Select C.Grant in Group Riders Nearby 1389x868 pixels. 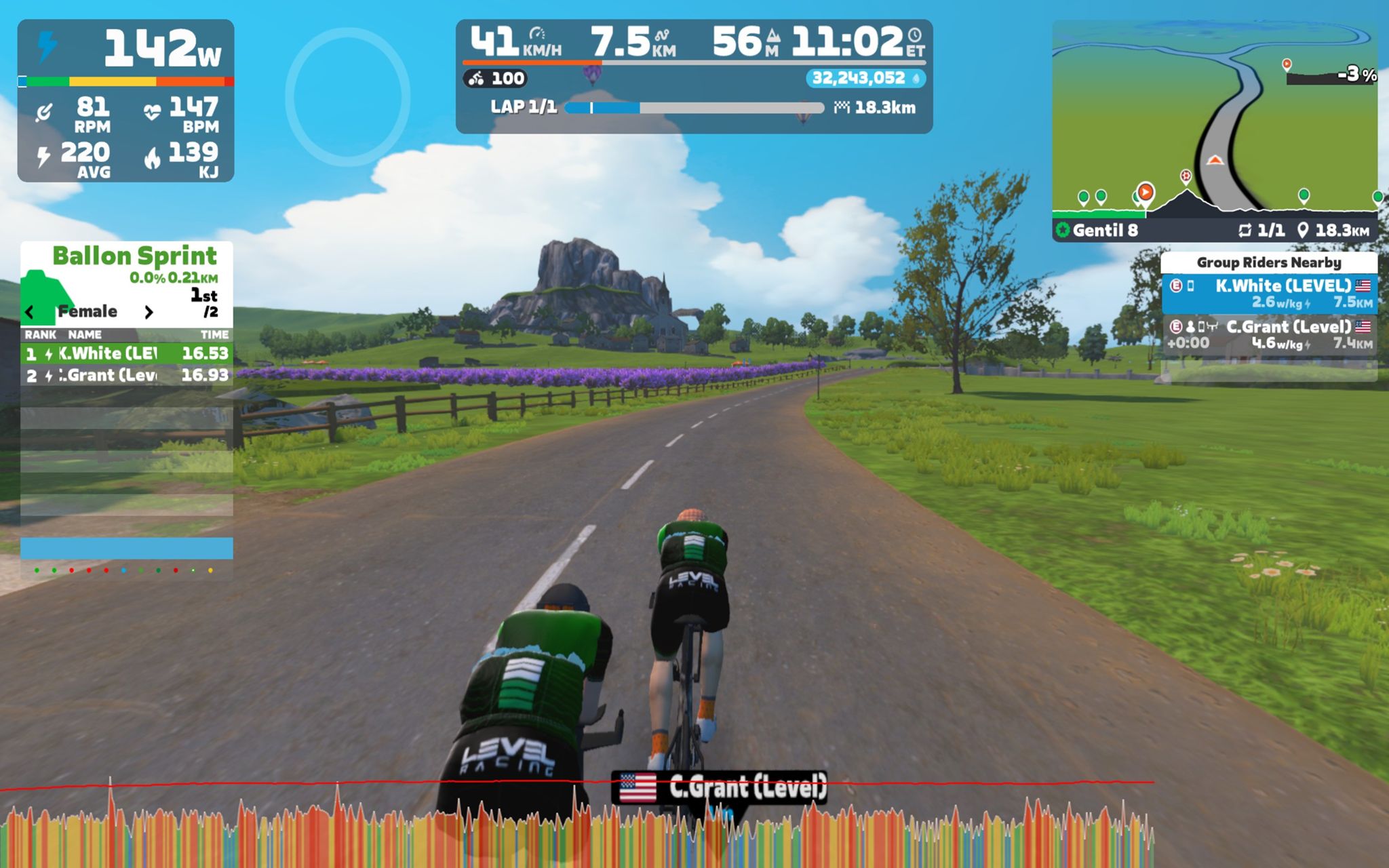click(x=1269, y=334)
